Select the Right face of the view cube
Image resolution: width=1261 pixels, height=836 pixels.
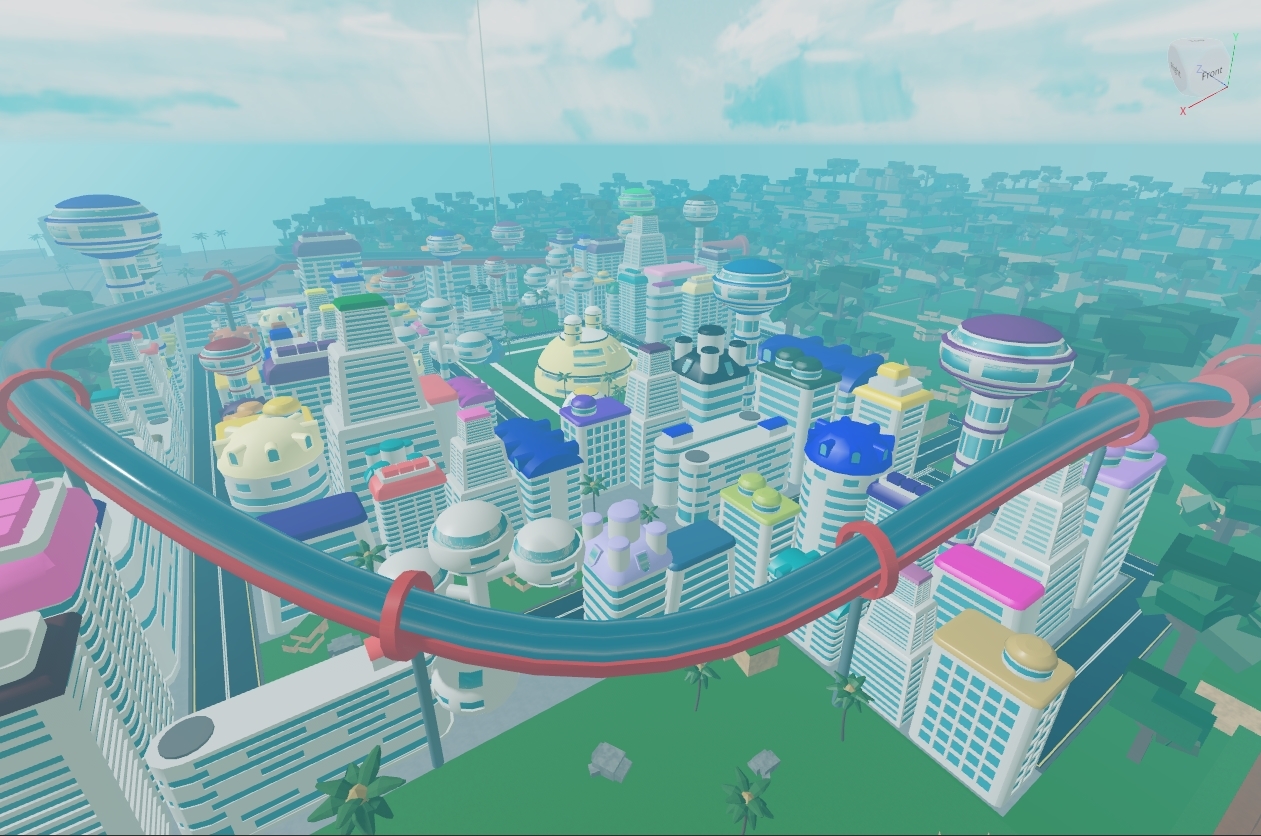1177,68
